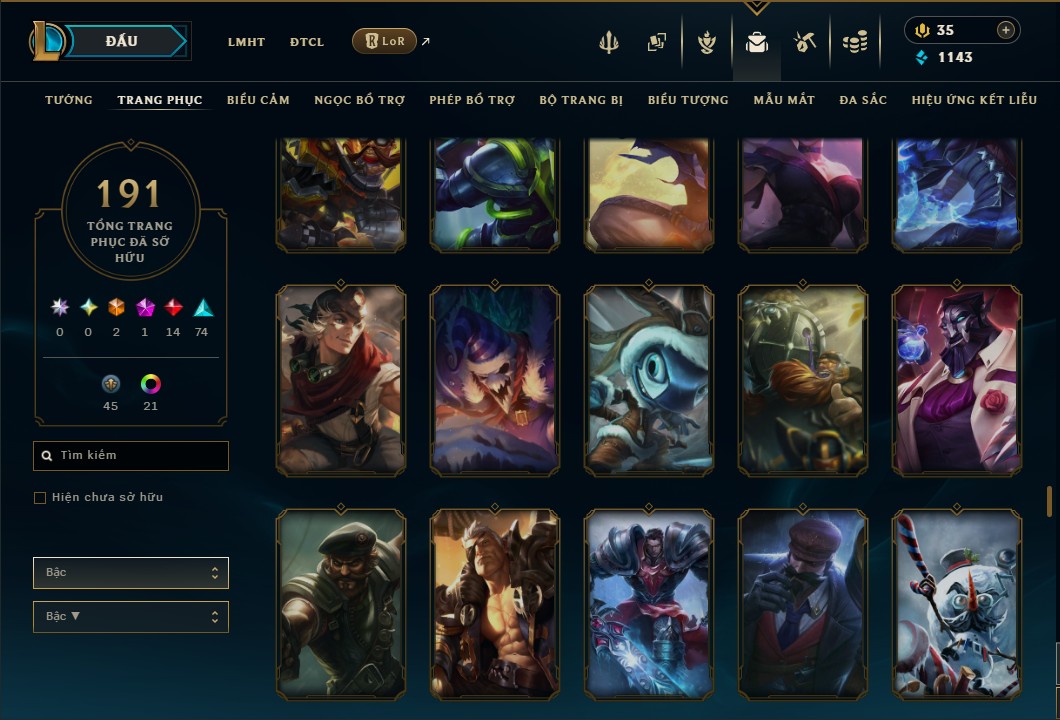The image size is (1060, 720).
Task: Choose the white suit purple vest skin
Action: click(x=957, y=379)
